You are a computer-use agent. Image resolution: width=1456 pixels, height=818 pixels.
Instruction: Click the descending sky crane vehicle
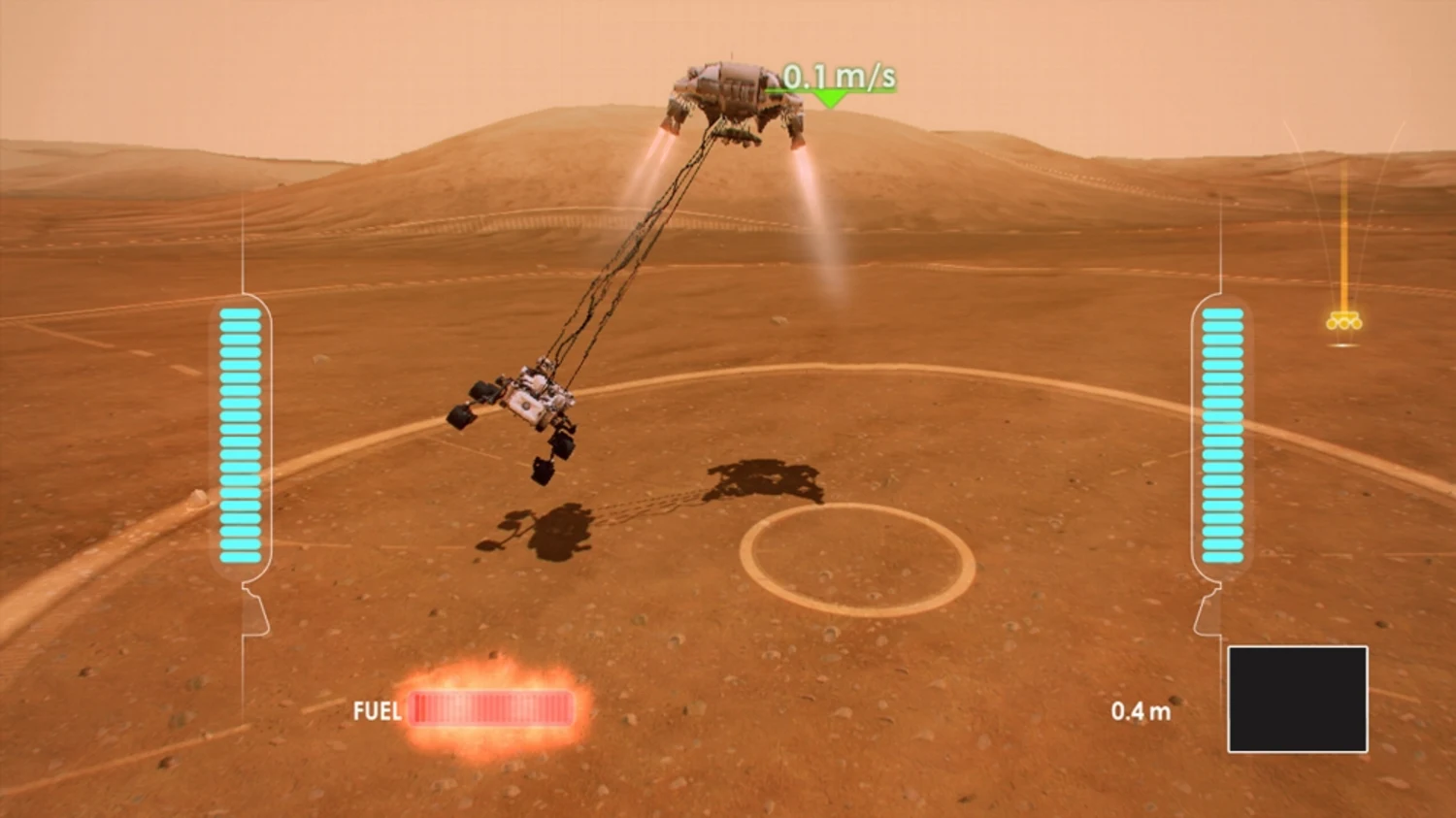(735, 87)
